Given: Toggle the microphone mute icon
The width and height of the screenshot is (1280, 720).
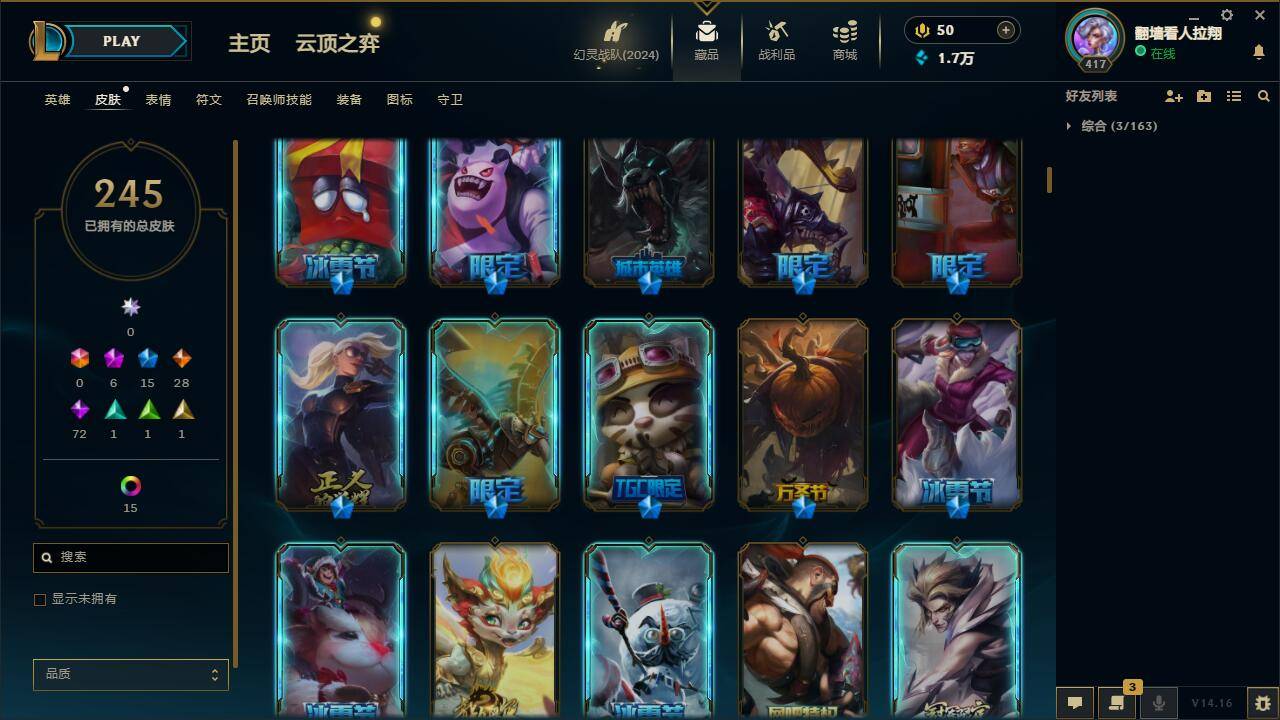Looking at the screenshot, I should point(1158,703).
